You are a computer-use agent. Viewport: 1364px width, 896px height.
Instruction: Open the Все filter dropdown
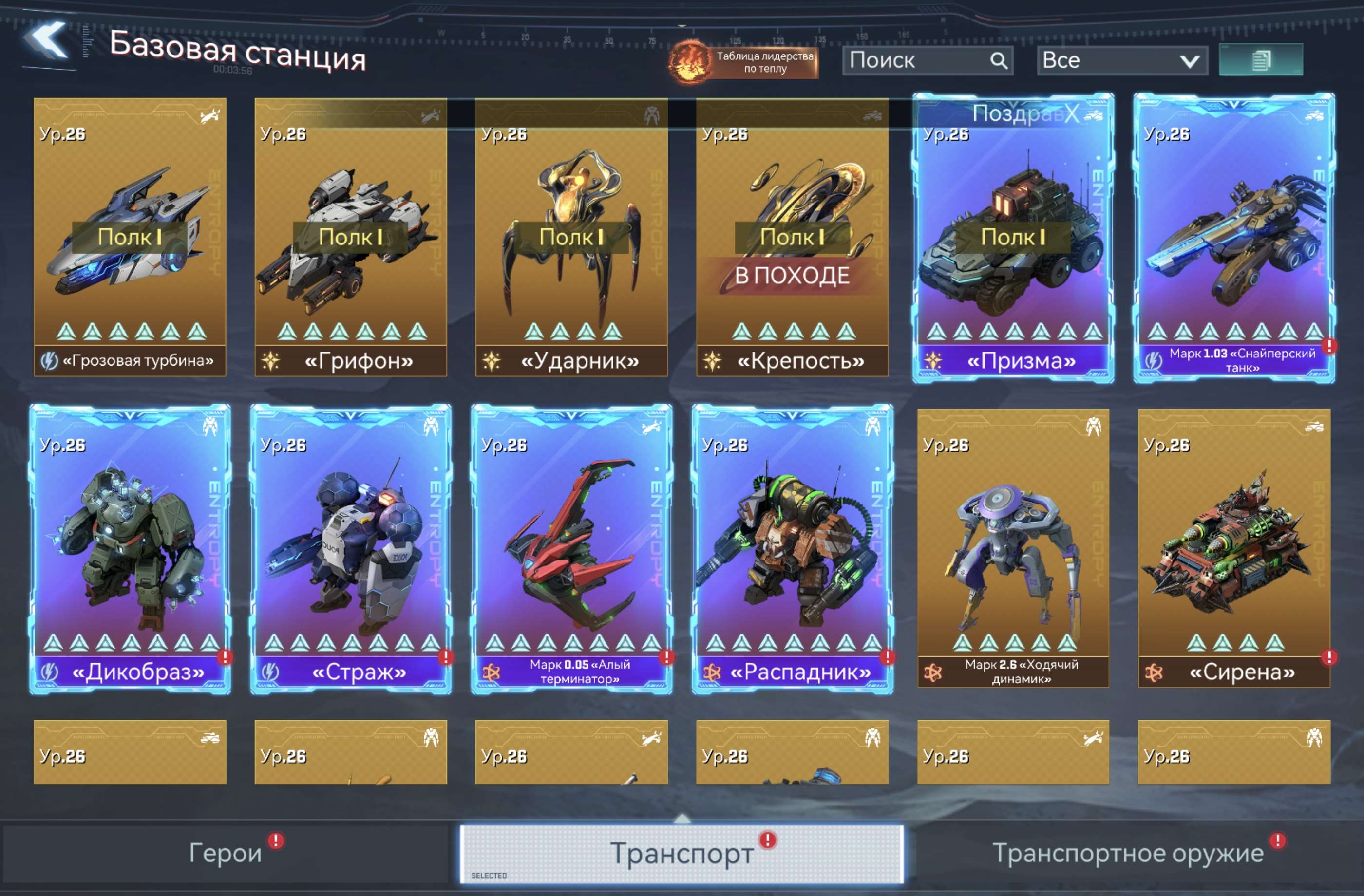click(1121, 61)
